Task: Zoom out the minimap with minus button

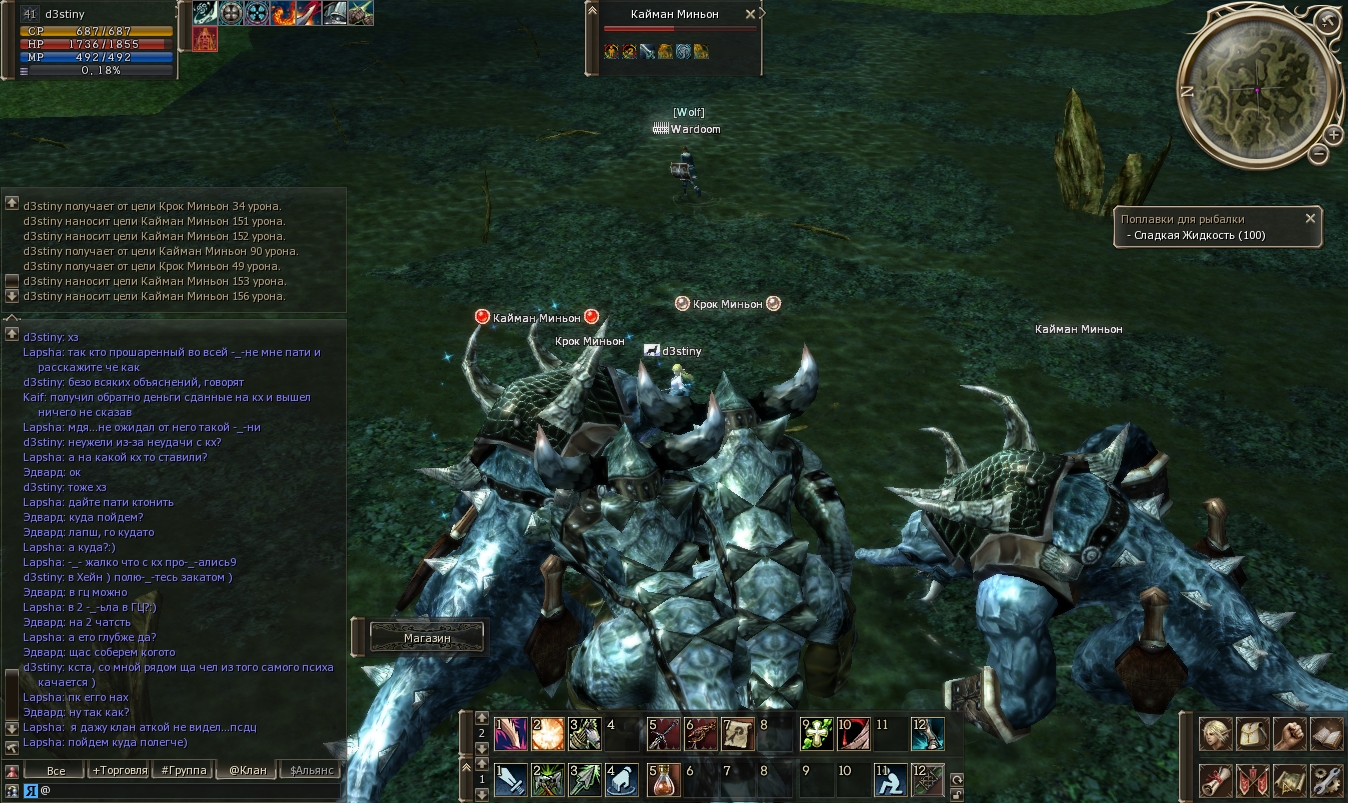Action: 1319,154
